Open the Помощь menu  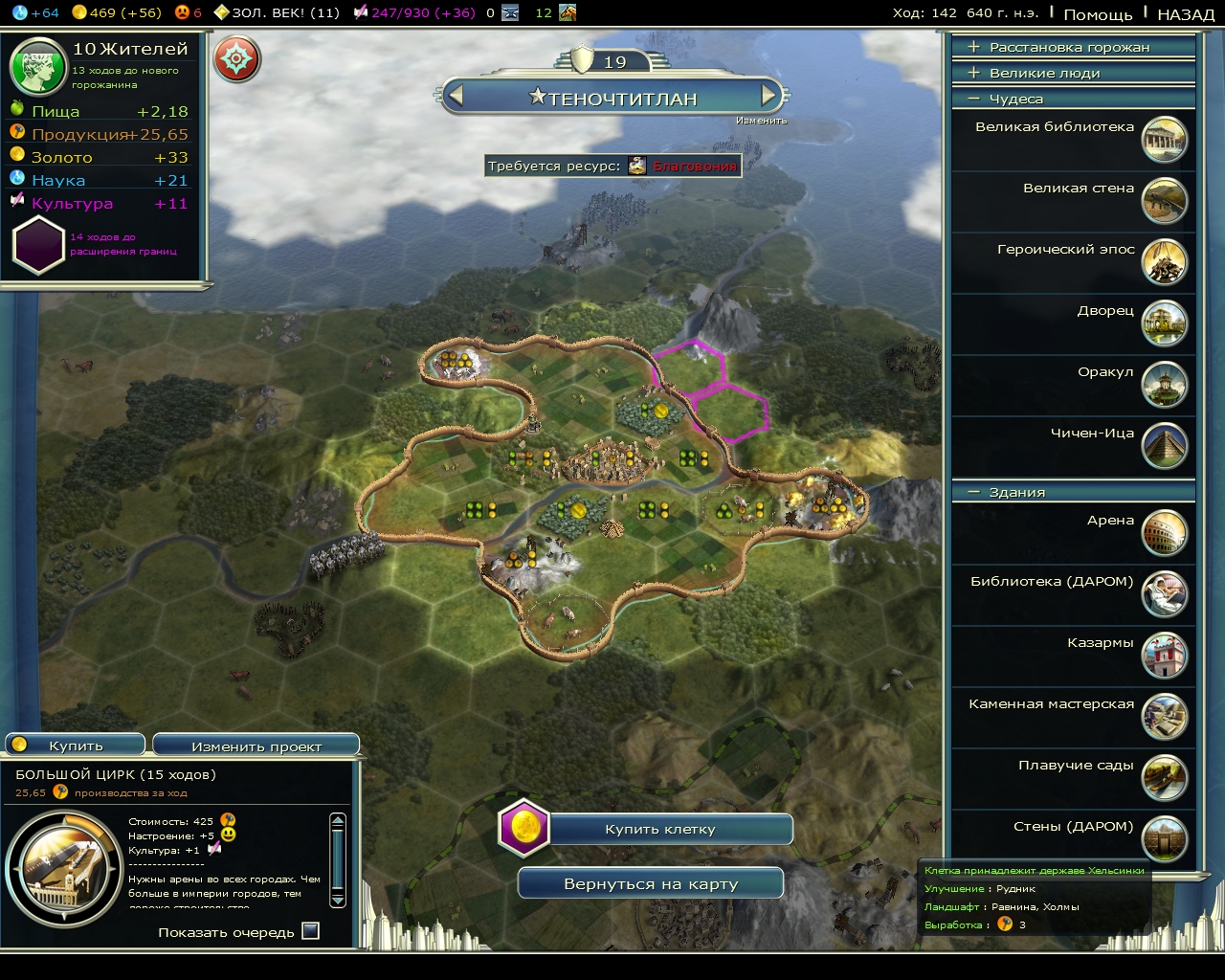[1101, 13]
